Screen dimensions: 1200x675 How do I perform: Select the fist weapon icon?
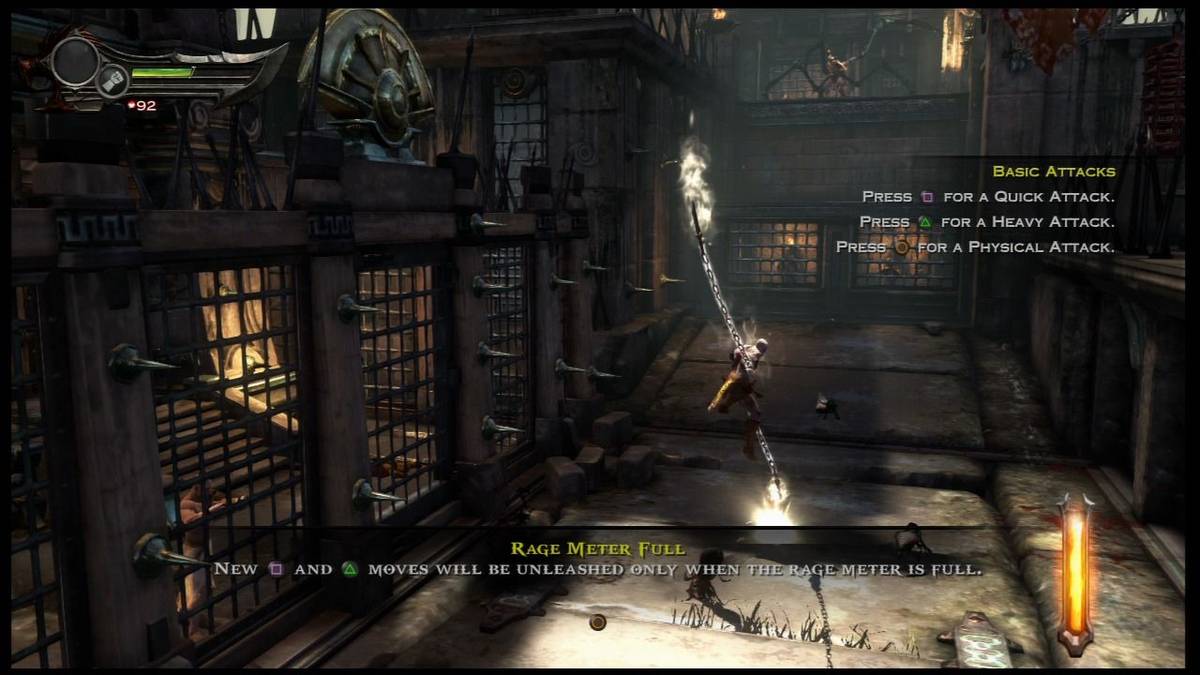coord(112,79)
